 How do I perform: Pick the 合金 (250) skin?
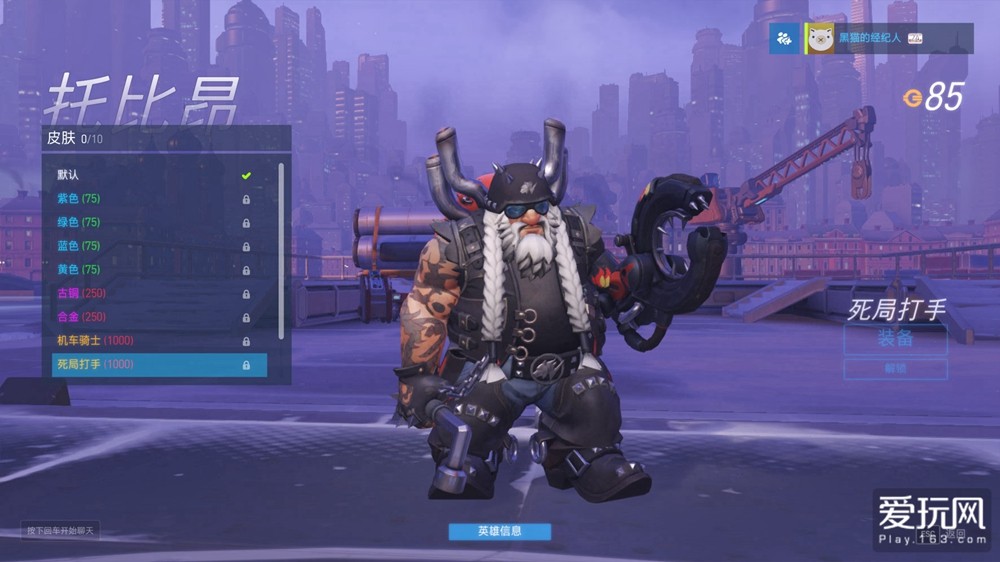tap(150, 317)
